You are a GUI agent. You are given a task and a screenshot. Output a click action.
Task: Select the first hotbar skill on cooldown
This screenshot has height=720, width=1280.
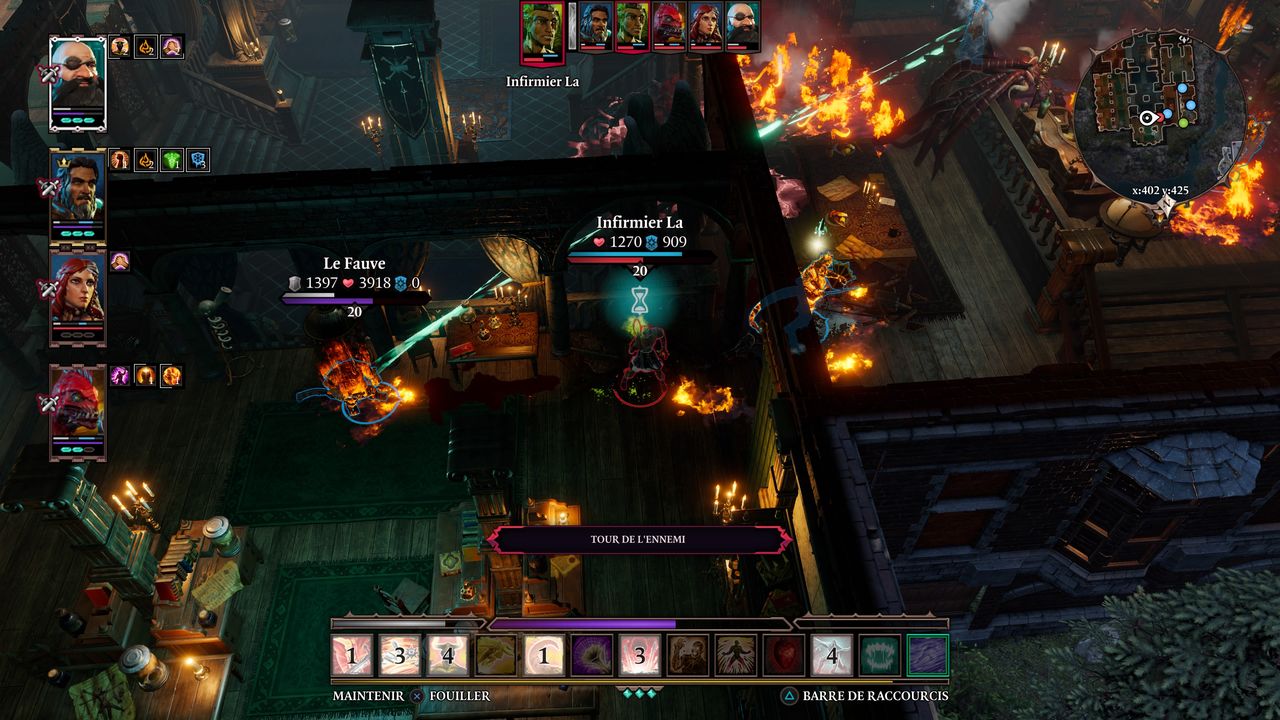click(352, 655)
